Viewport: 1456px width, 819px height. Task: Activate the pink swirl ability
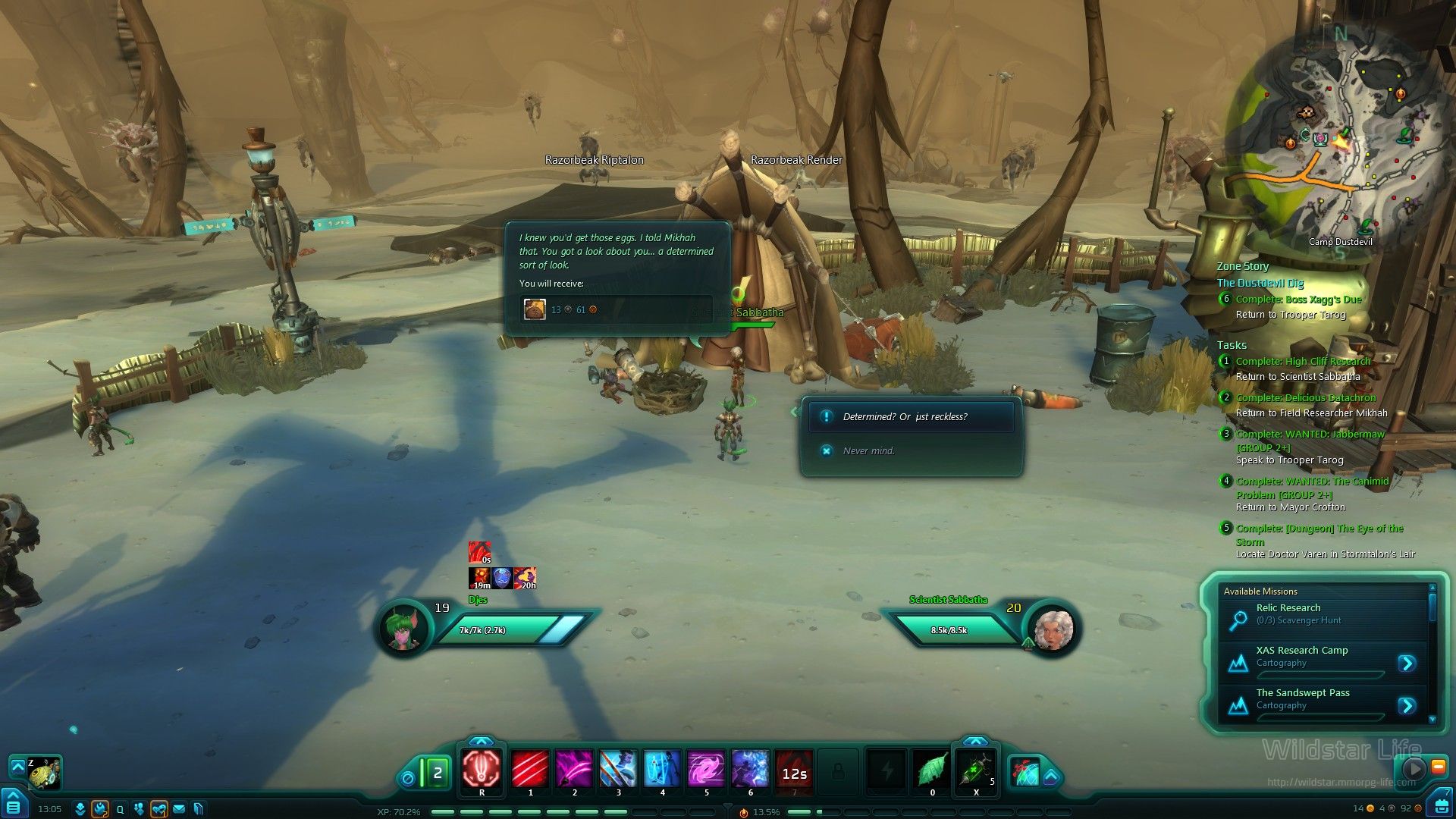point(706,770)
